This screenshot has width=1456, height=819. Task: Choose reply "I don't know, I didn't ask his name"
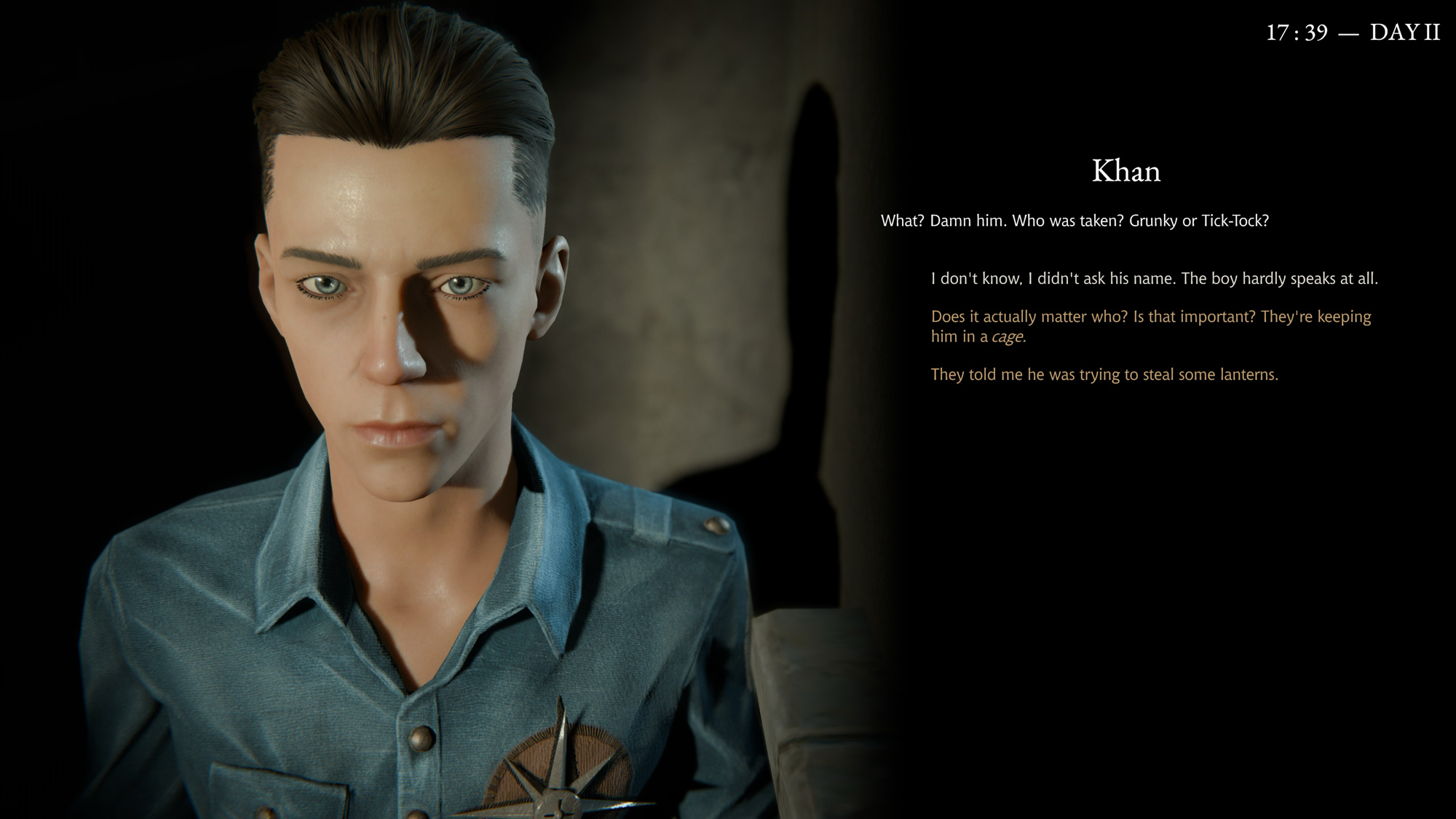pos(1154,279)
